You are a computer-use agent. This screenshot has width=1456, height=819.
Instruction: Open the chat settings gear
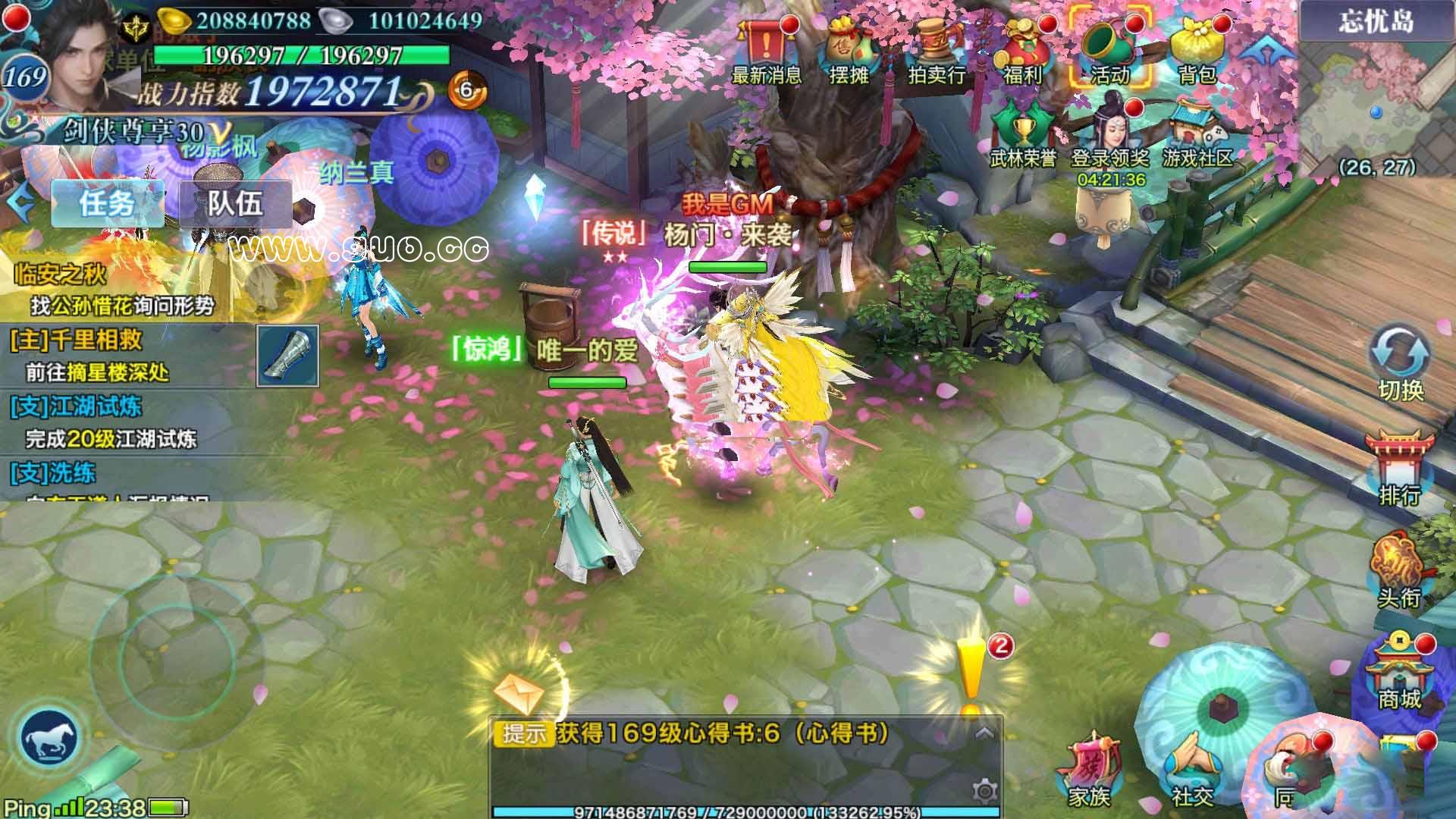click(984, 791)
